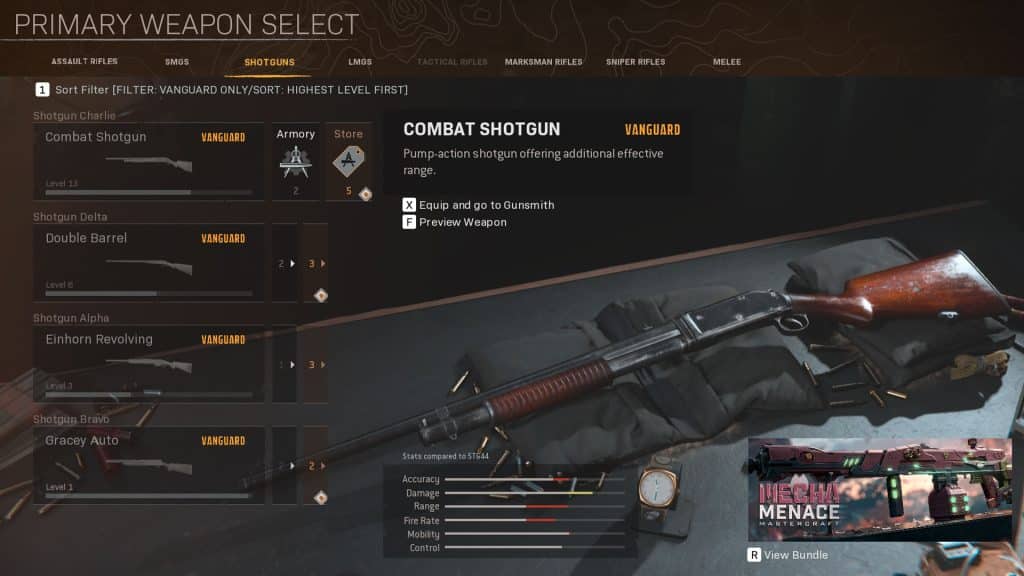1024x576 pixels.
Task: Open the Mecha Menace Mastercraft bundle thumbnail
Action: point(879,488)
